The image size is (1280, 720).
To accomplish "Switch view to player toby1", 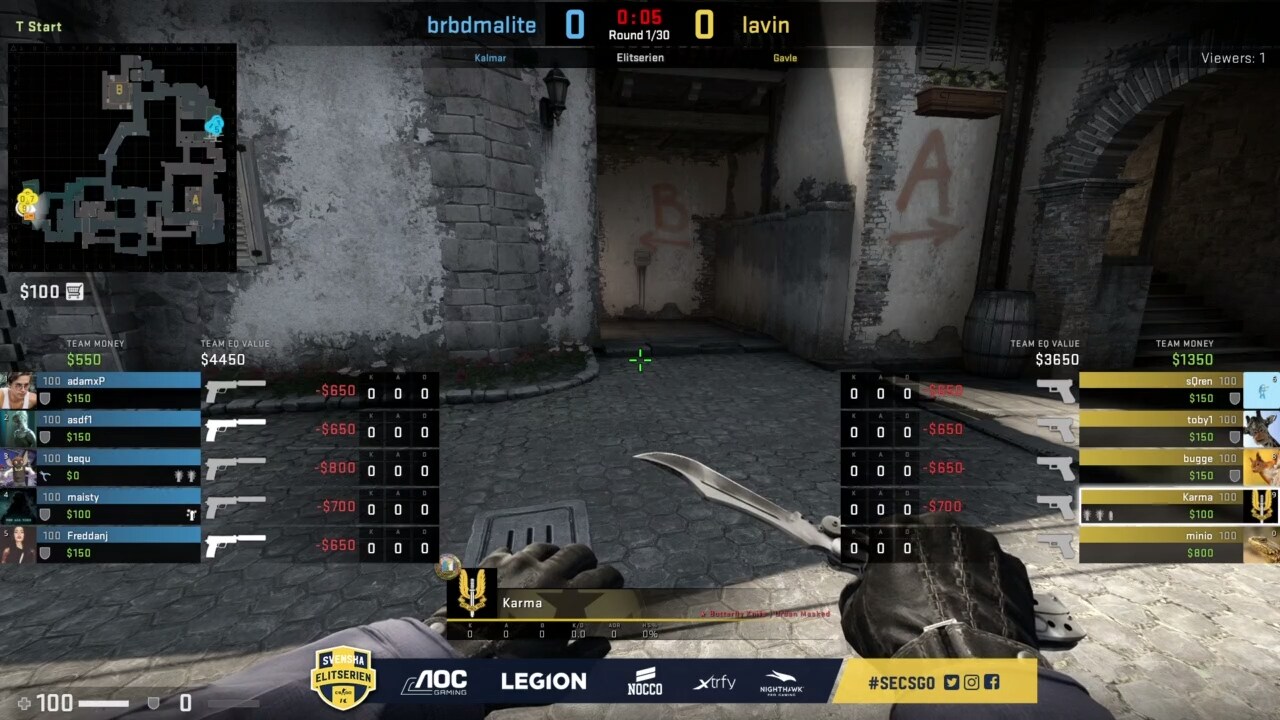I will point(1160,428).
